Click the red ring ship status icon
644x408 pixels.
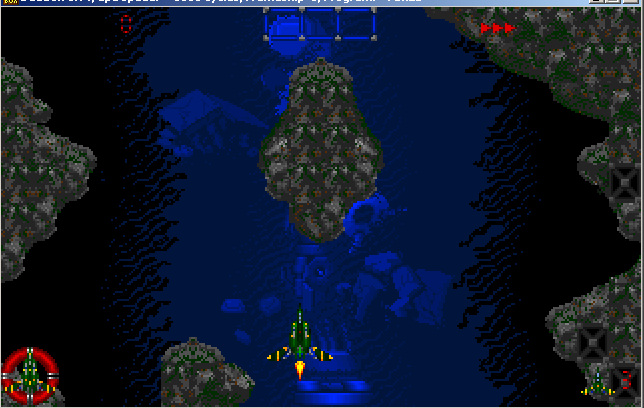30,375
